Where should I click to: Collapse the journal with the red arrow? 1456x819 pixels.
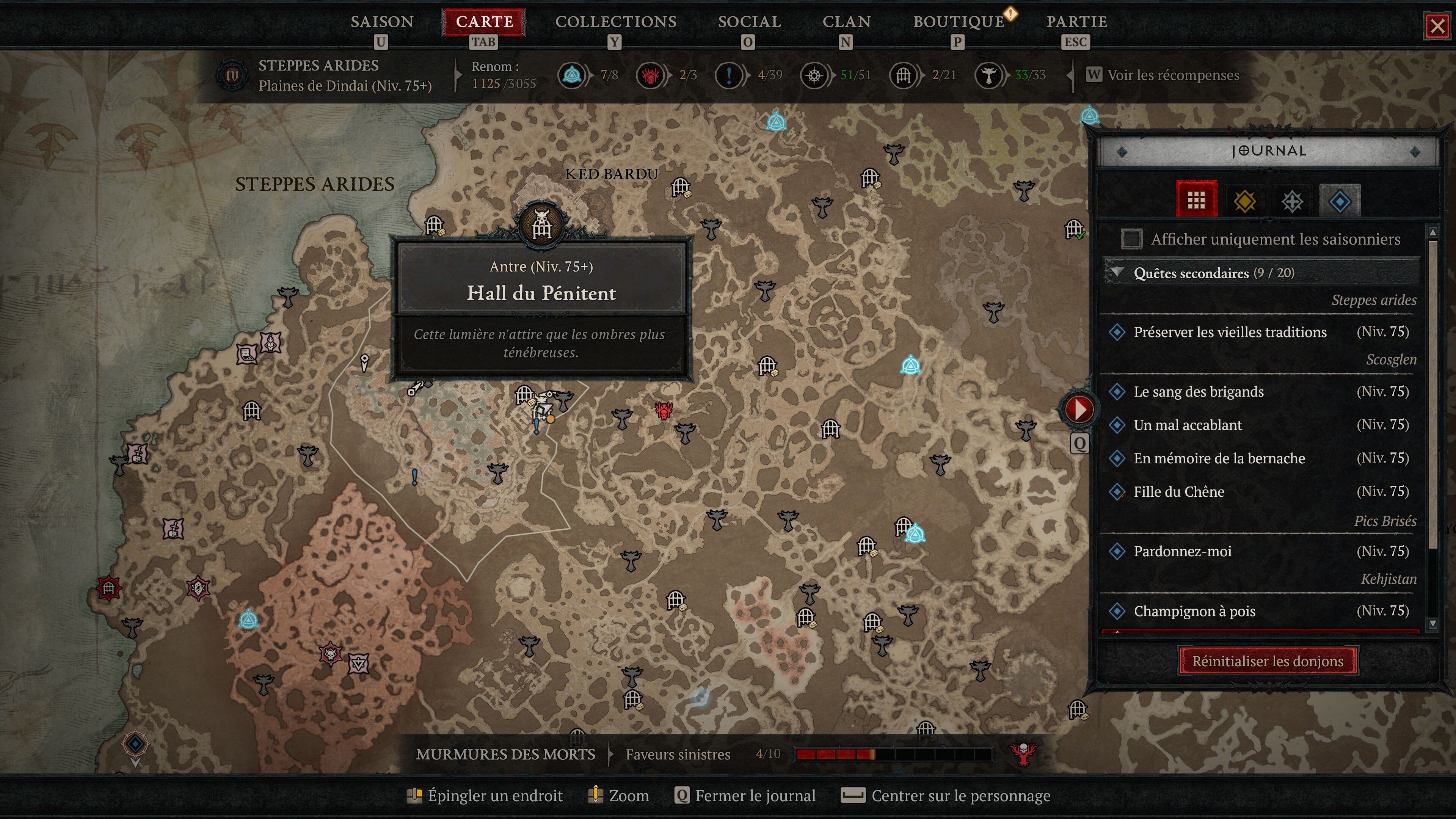tap(1079, 409)
